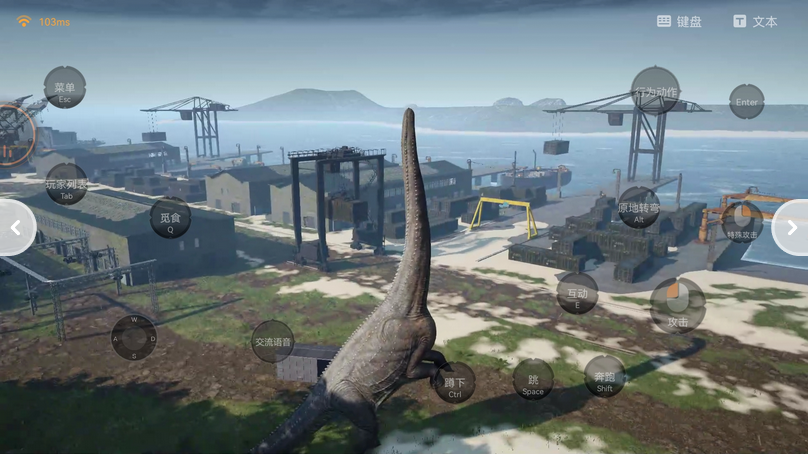Open the 行为动作 behavior actions button
Screen dimensions: 808x454
tap(655, 92)
